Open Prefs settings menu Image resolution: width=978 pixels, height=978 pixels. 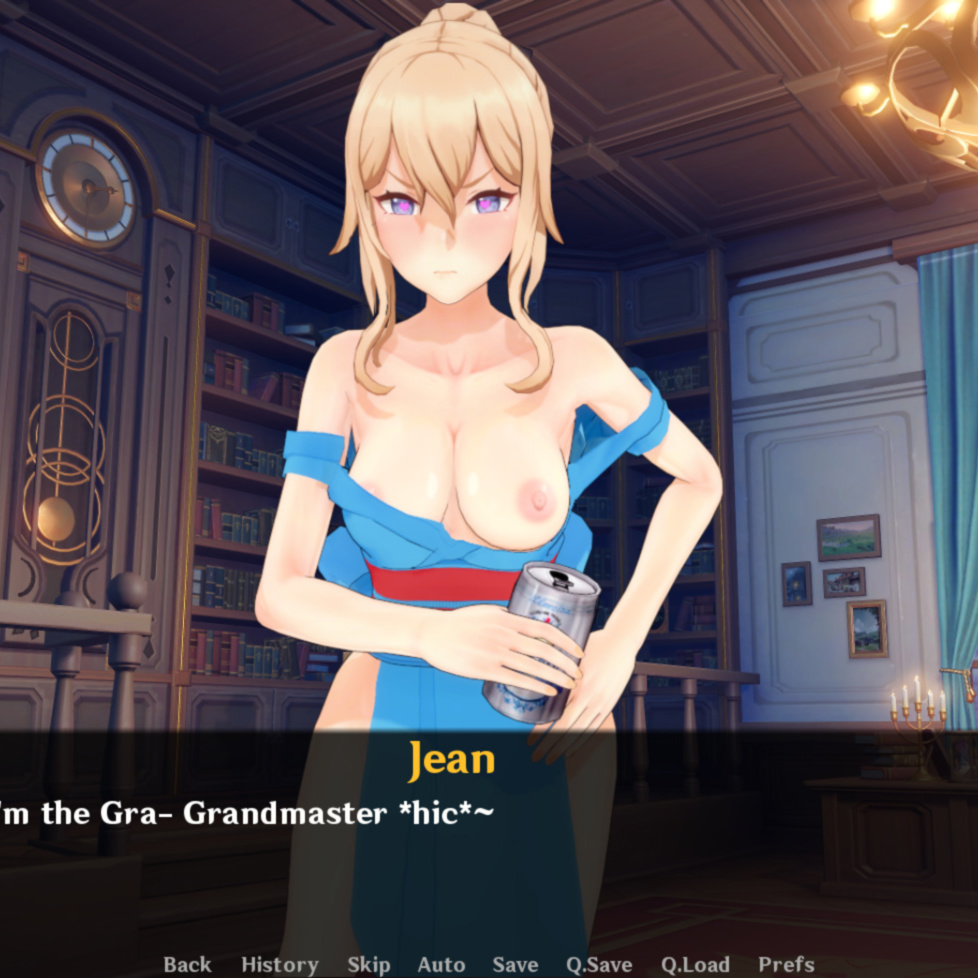(x=786, y=964)
